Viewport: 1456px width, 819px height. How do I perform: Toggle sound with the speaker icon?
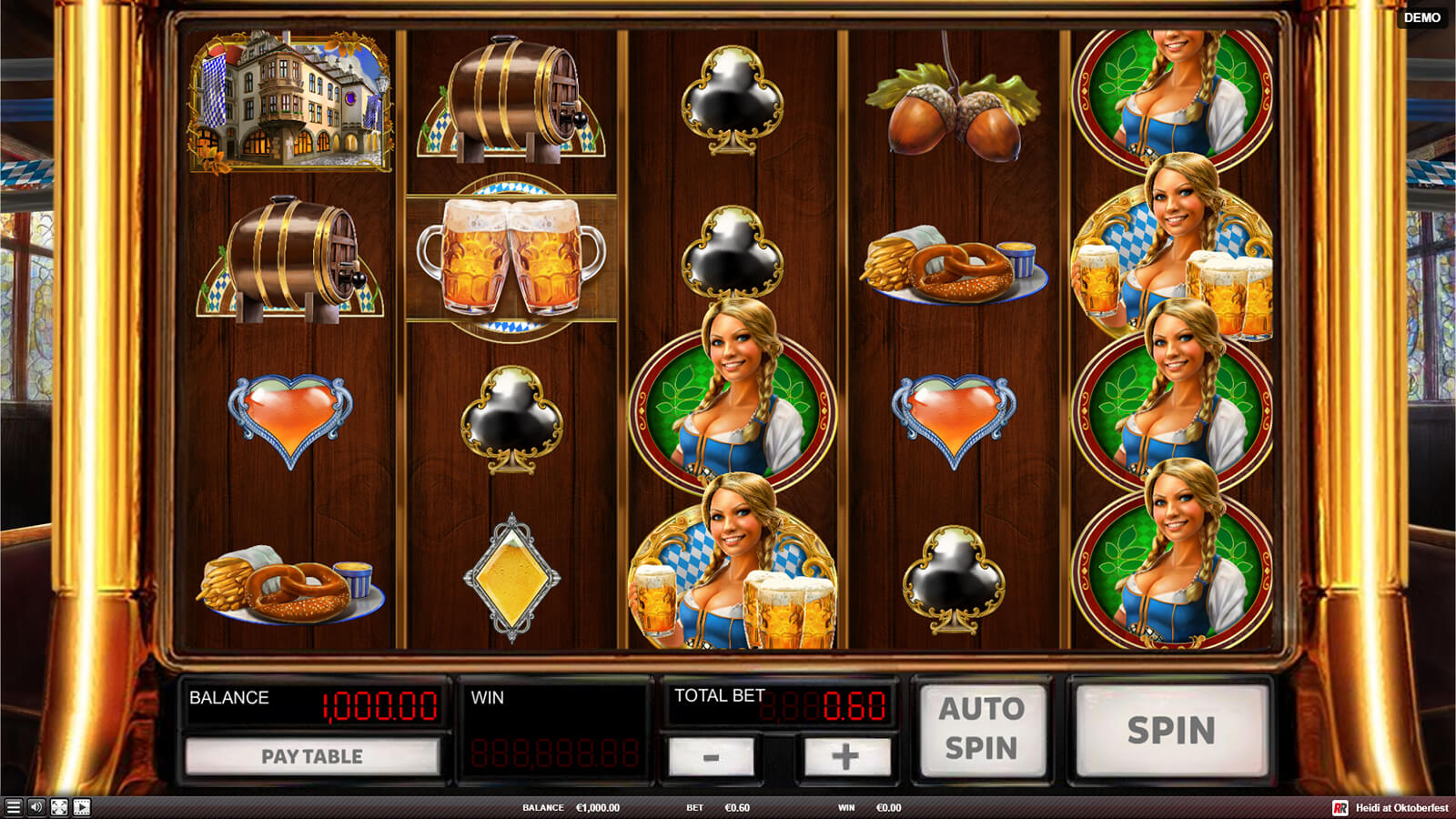36,807
